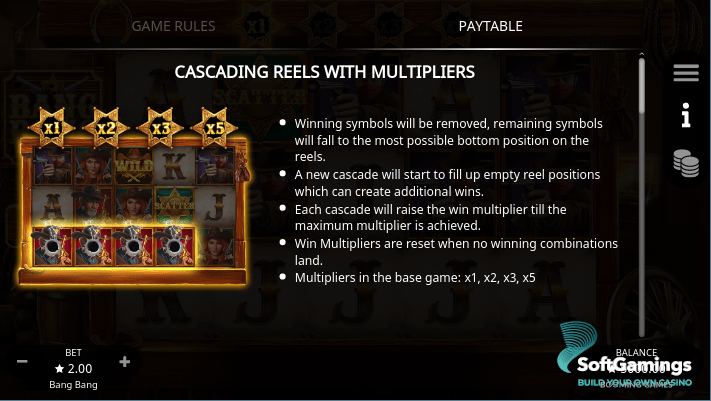Increase the bet with plus button
The height and width of the screenshot is (401, 711).
coord(125,362)
